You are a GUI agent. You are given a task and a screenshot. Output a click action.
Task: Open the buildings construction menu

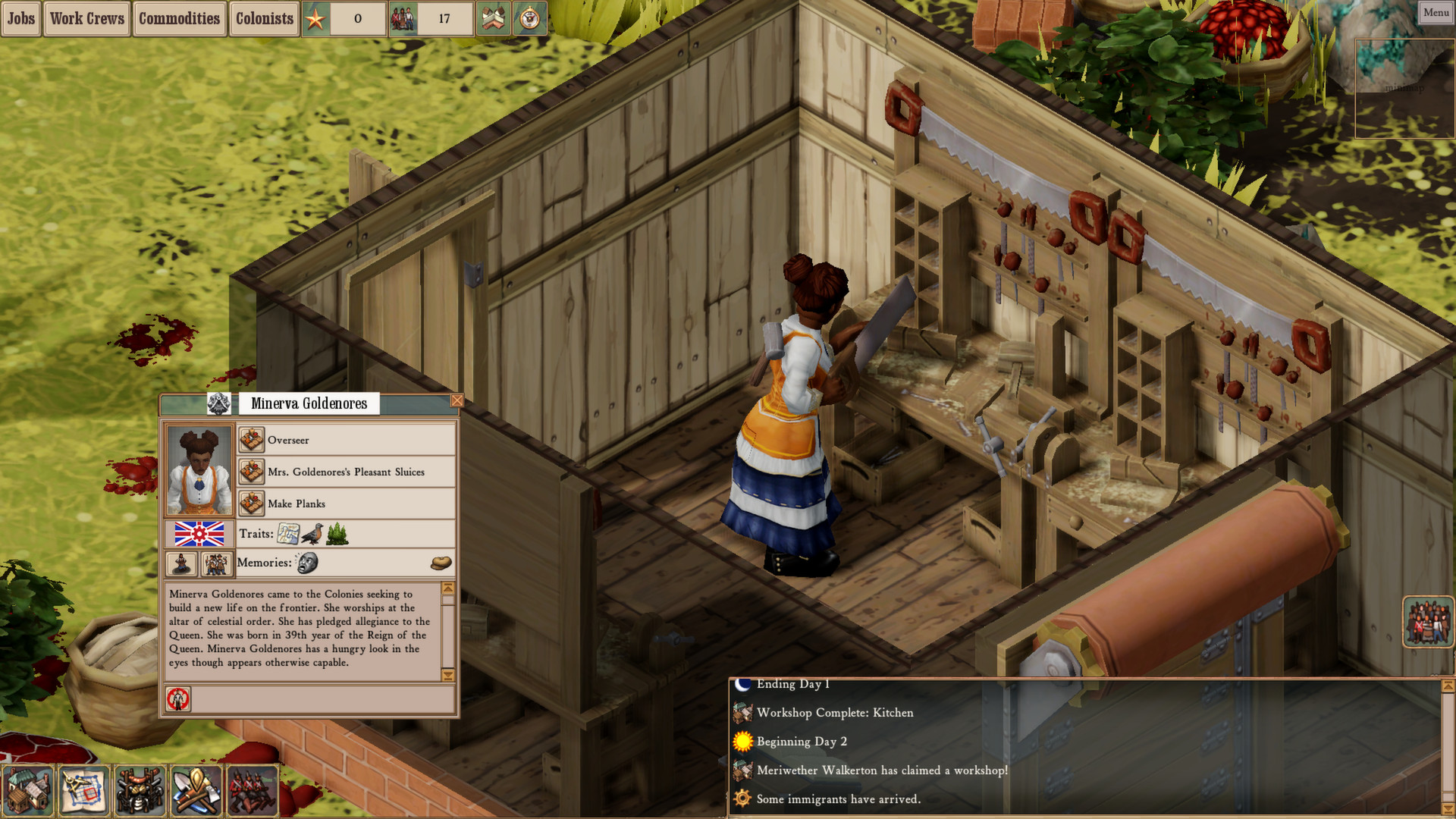[x=28, y=791]
